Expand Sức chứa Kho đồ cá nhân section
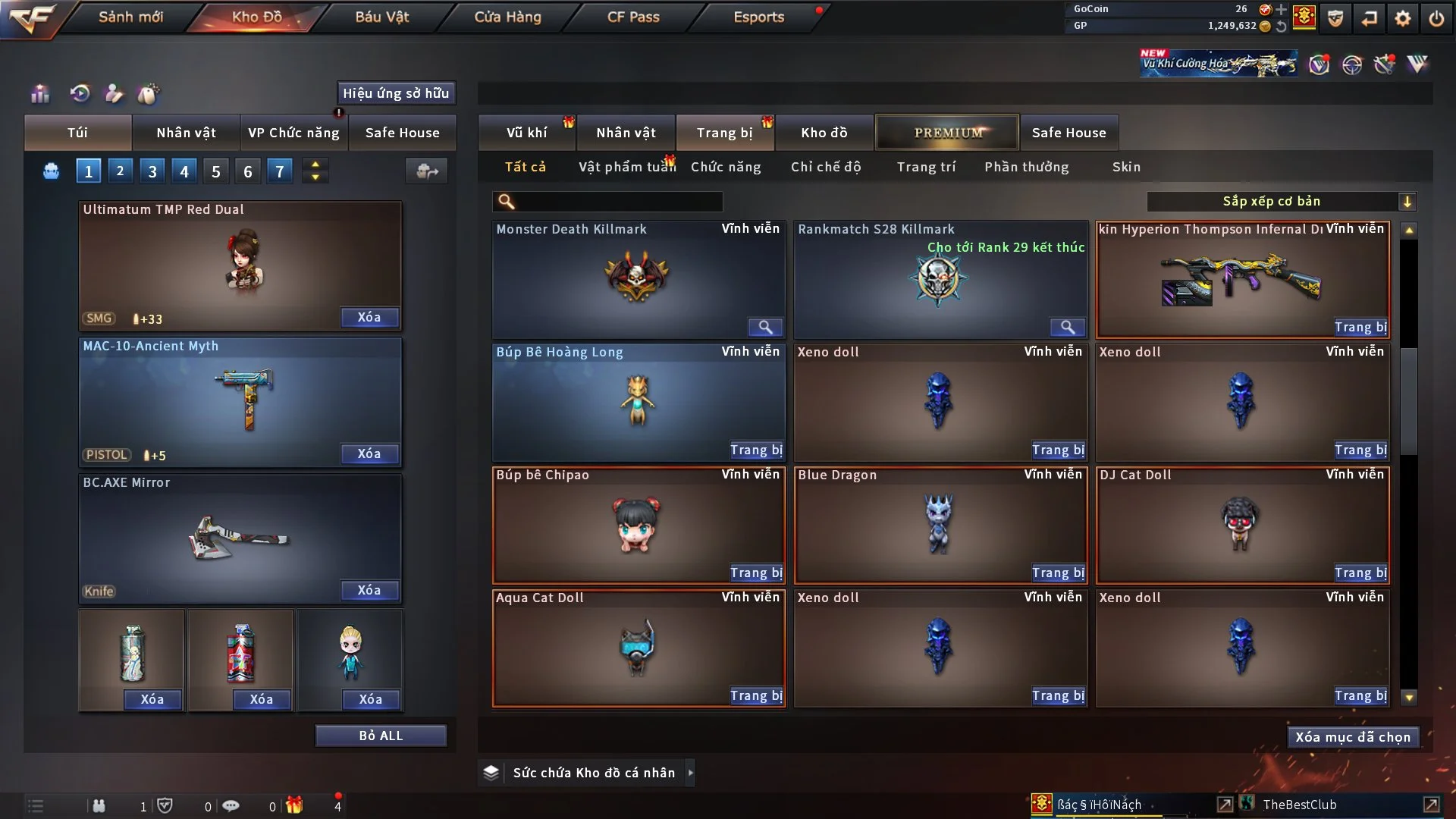The width and height of the screenshot is (1456, 819). (690, 773)
